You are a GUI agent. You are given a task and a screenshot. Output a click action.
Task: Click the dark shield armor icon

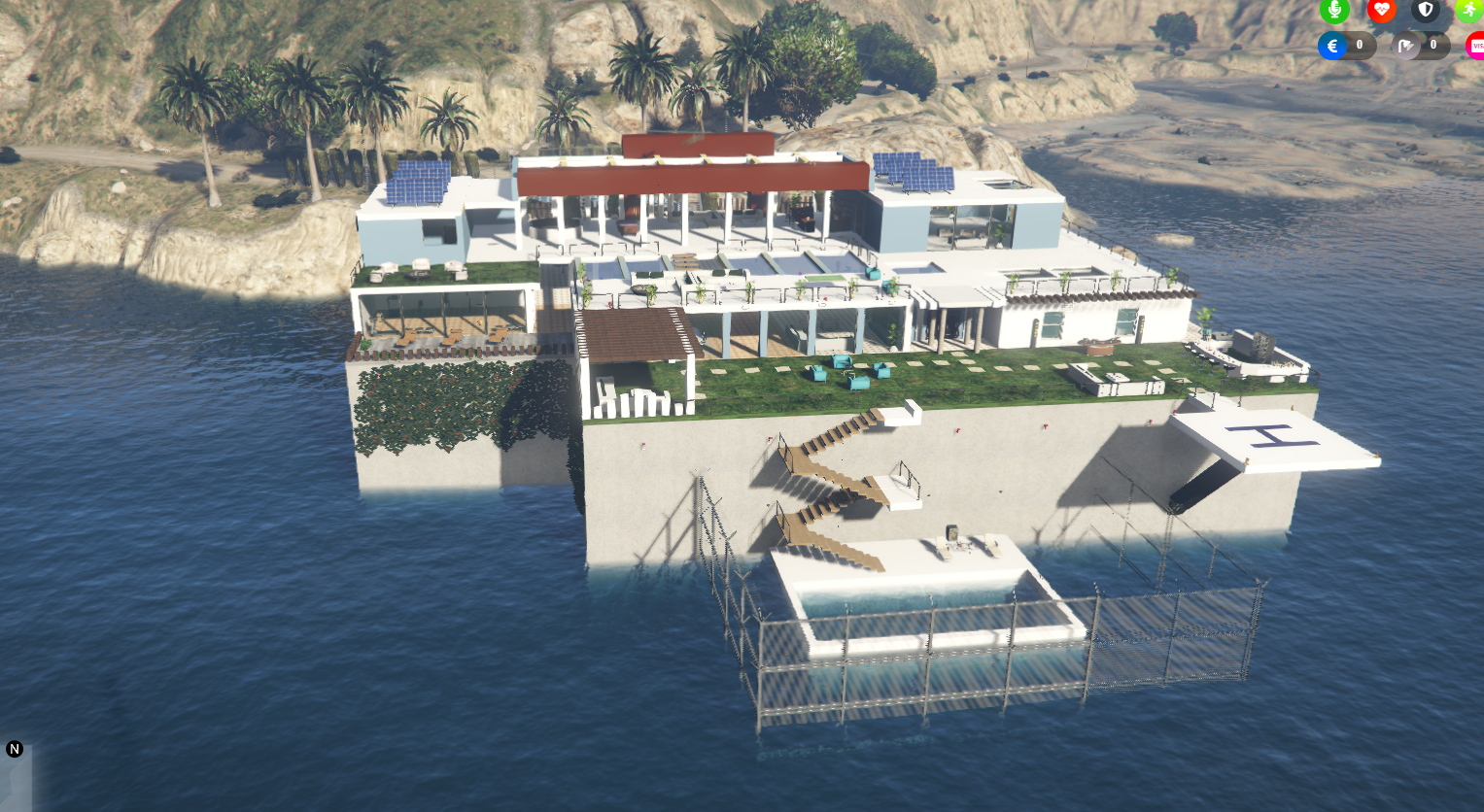click(x=1426, y=11)
